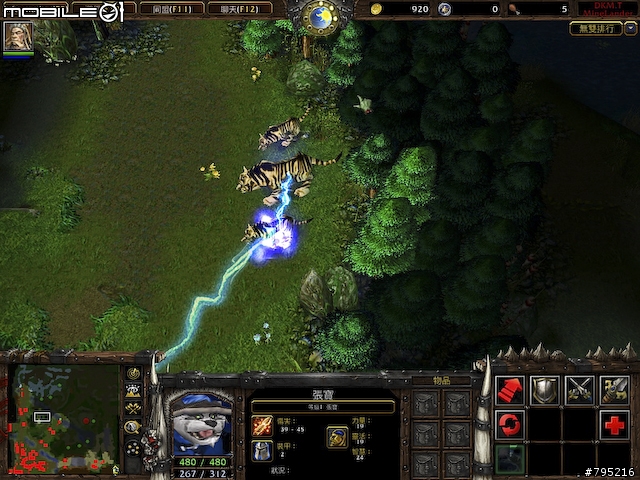Activate the Attack command sword icon
Viewport: 640px width, 480px height.
coord(614,391)
